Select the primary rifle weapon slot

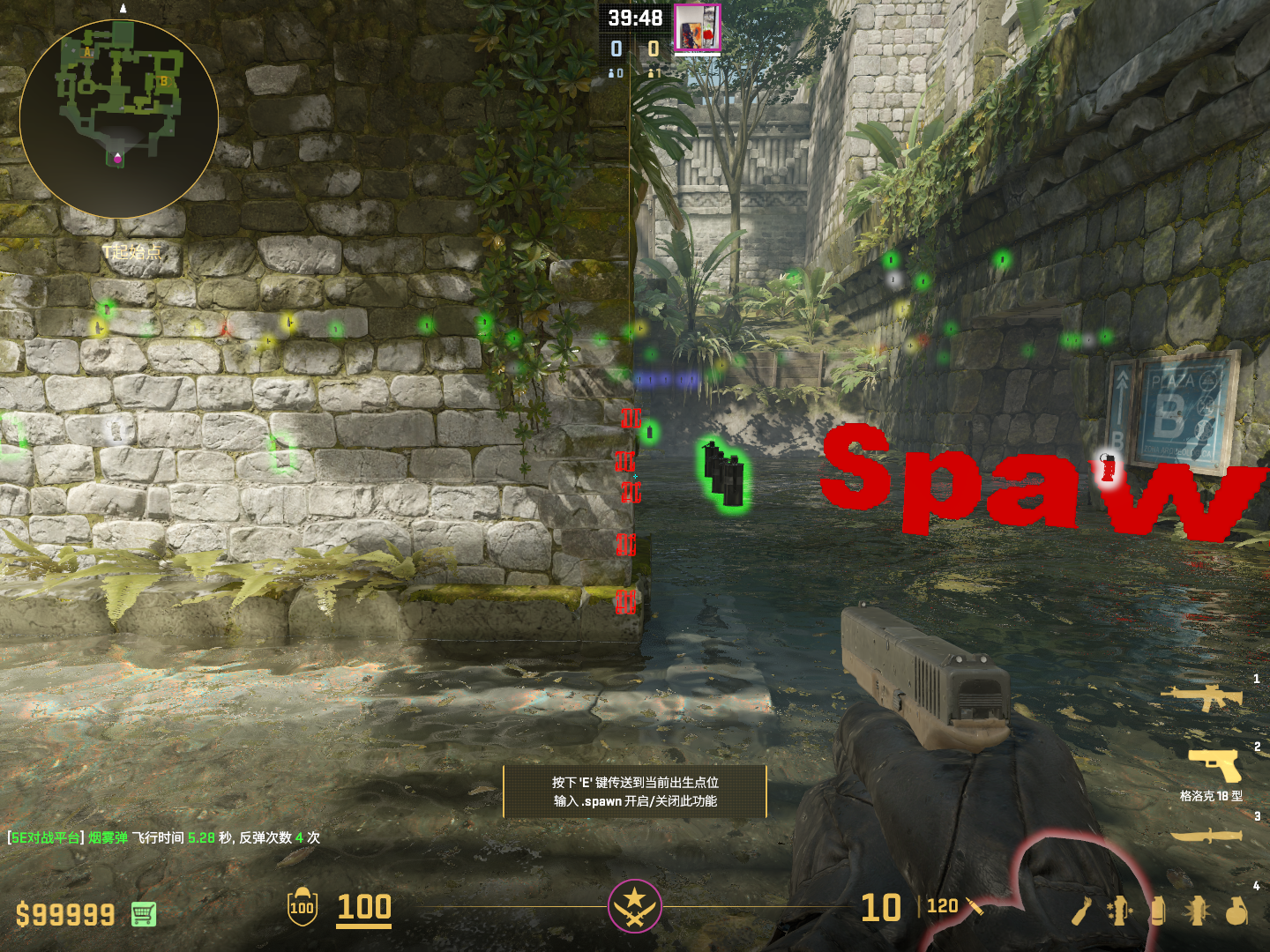pos(1201,697)
